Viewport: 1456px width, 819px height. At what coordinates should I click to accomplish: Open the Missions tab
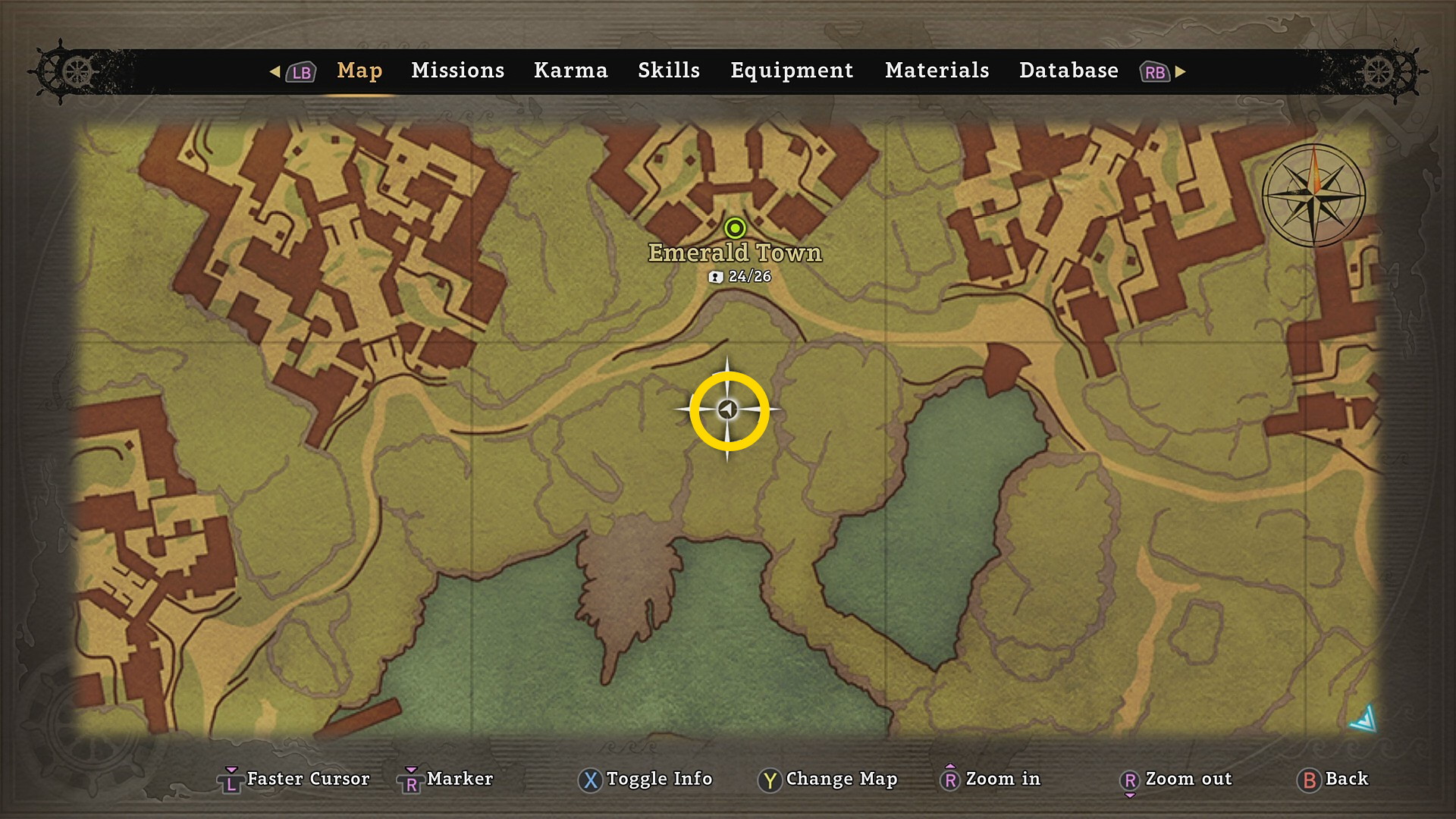(x=457, y=71)
